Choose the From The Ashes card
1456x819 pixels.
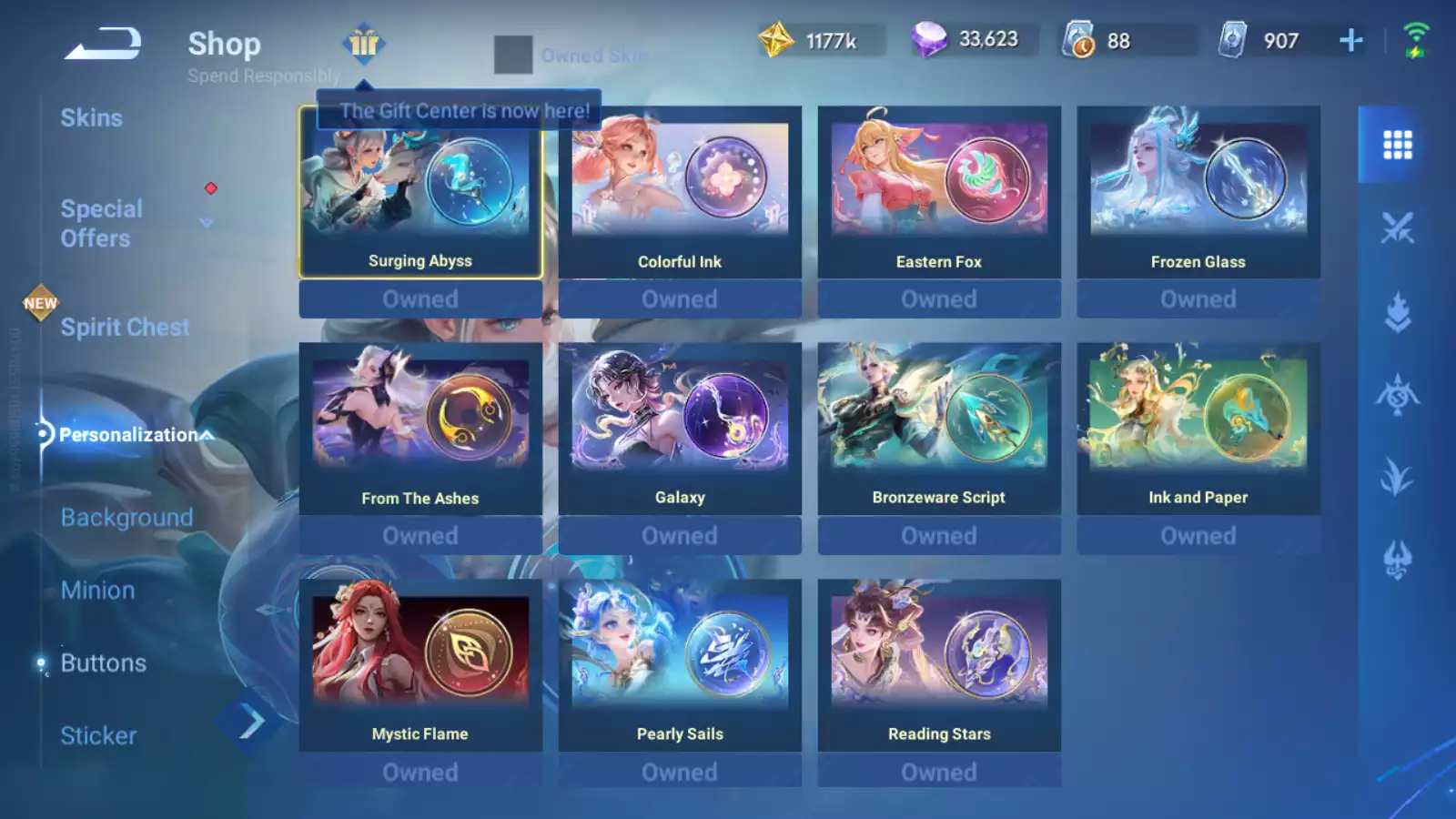click(x=420, y=429)
